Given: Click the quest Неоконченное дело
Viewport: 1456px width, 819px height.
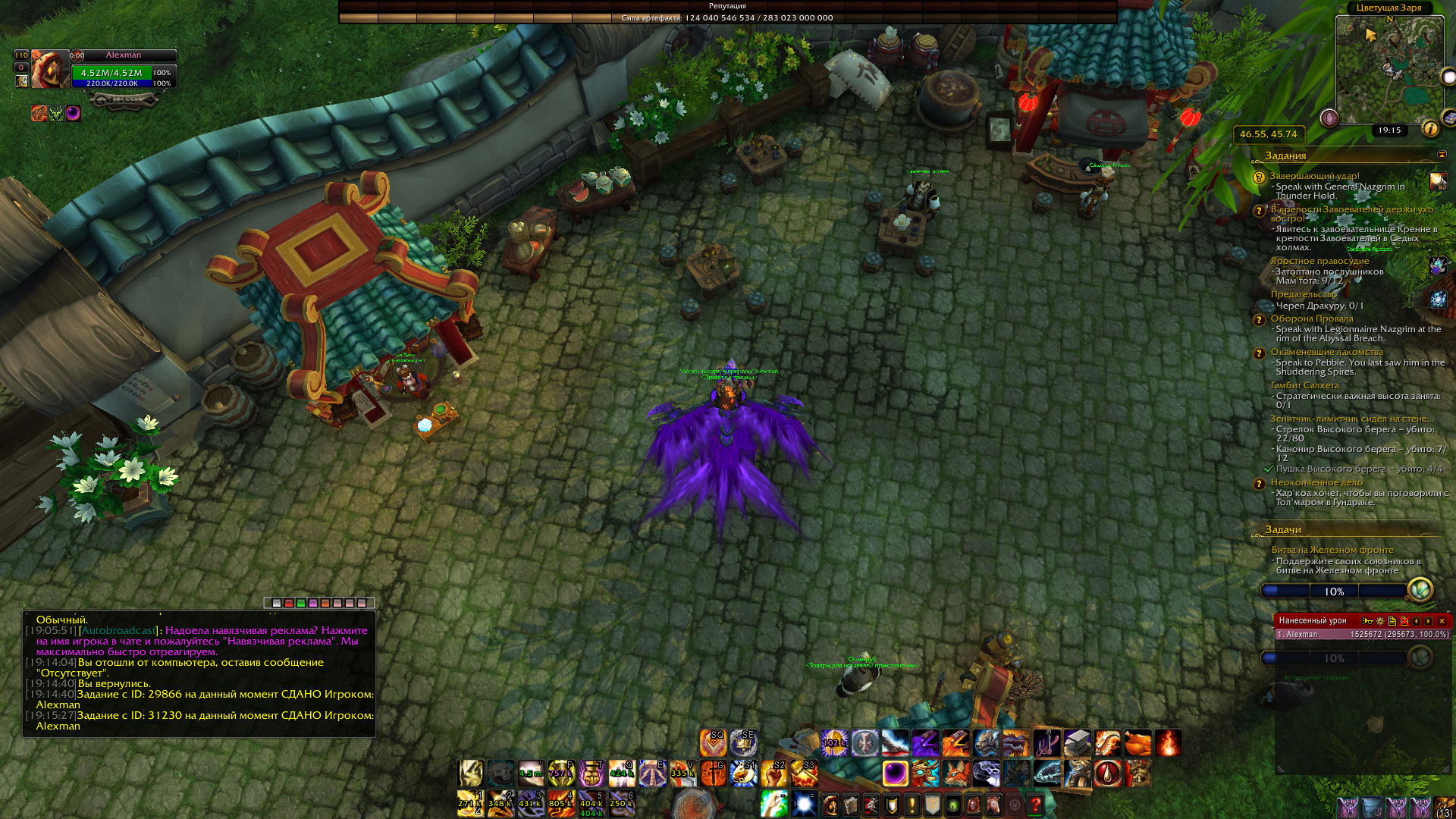Looking at the screenshot, I should [1316, 482].
